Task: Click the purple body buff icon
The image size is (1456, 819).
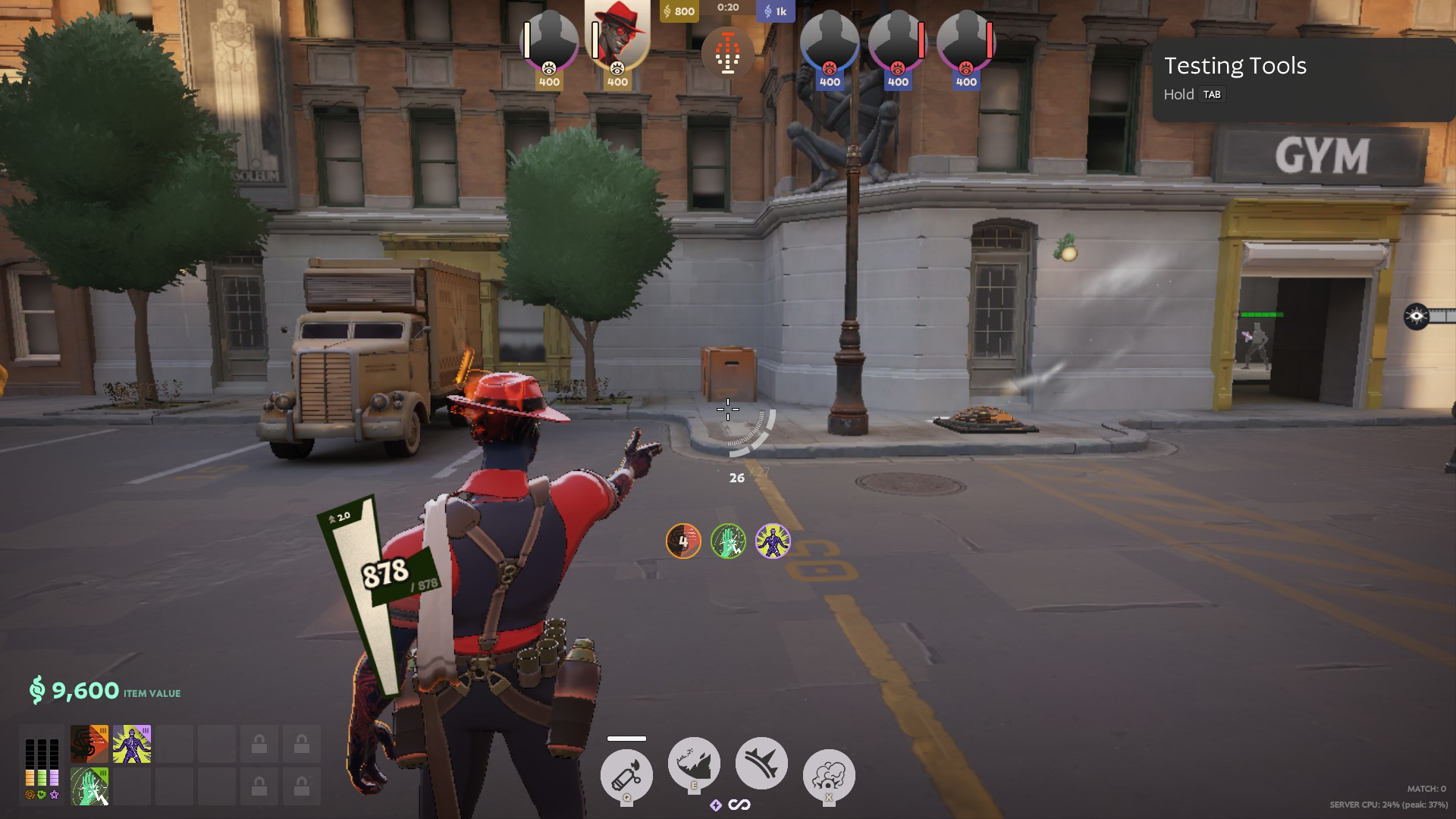Action: point(774,540)
